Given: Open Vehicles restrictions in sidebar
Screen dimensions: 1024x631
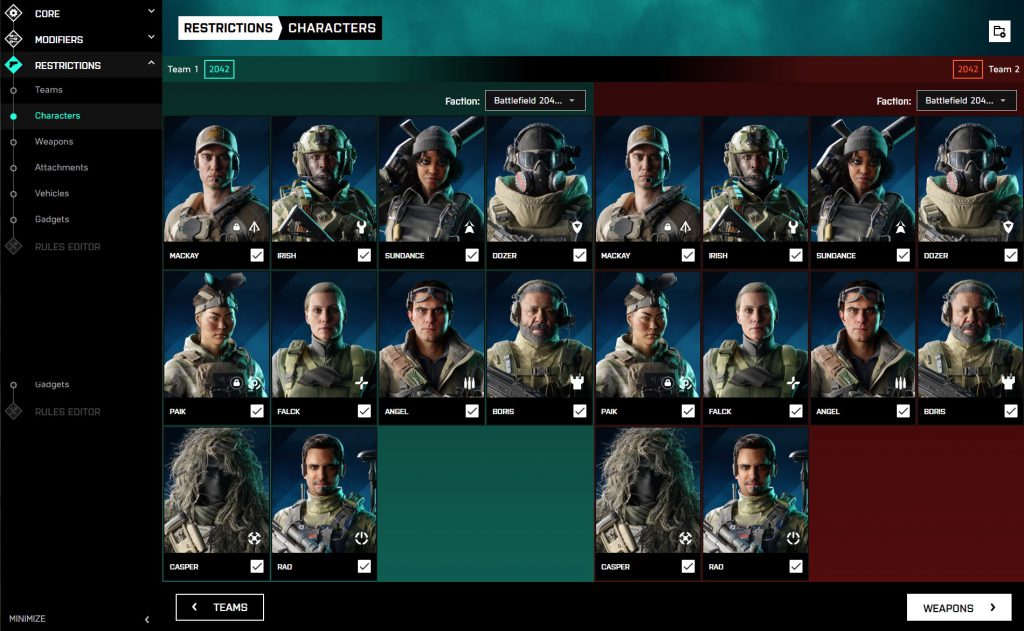Looking at the screenshot, I should 52,193.
